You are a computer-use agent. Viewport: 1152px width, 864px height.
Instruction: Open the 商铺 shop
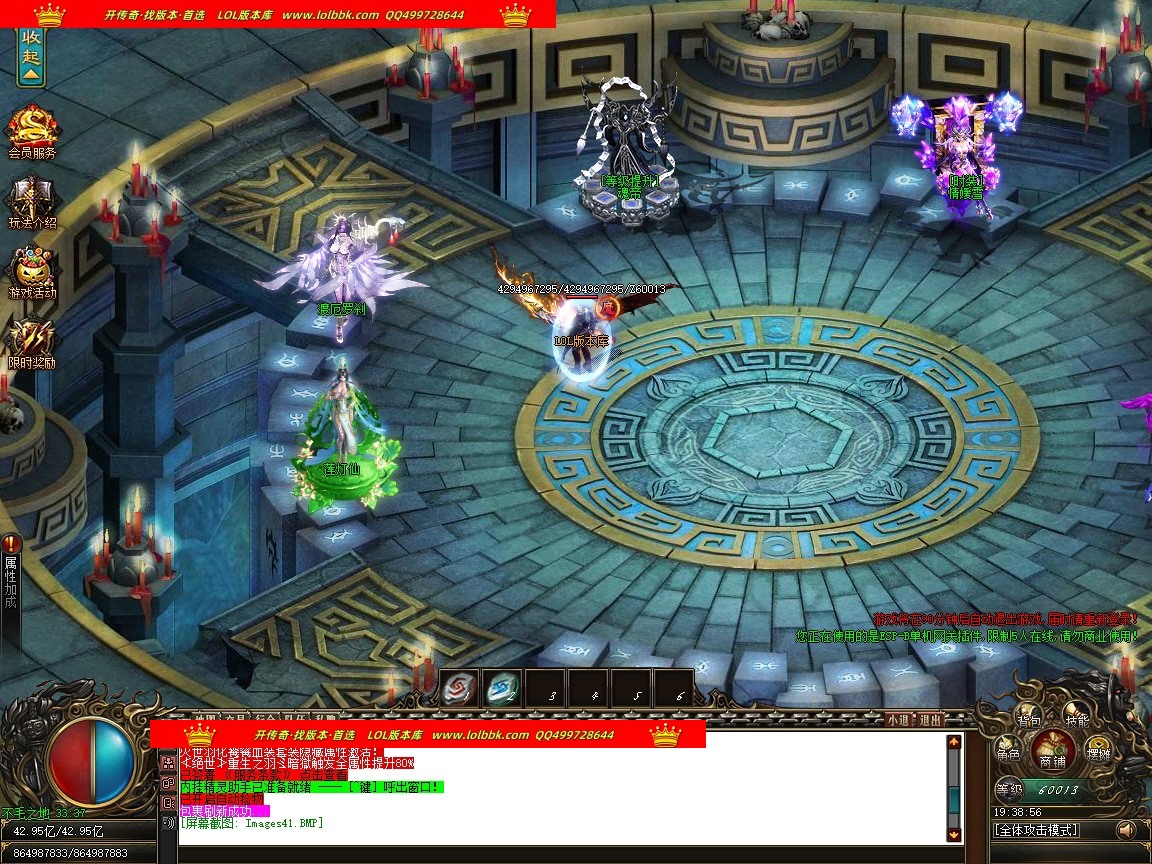point(1052,748)
